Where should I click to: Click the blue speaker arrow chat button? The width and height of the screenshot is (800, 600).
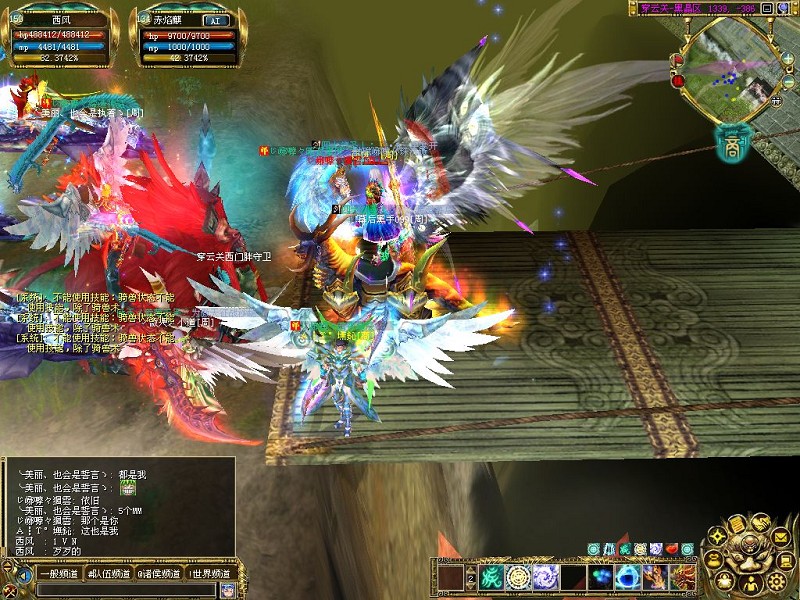[x=24, y=575]
